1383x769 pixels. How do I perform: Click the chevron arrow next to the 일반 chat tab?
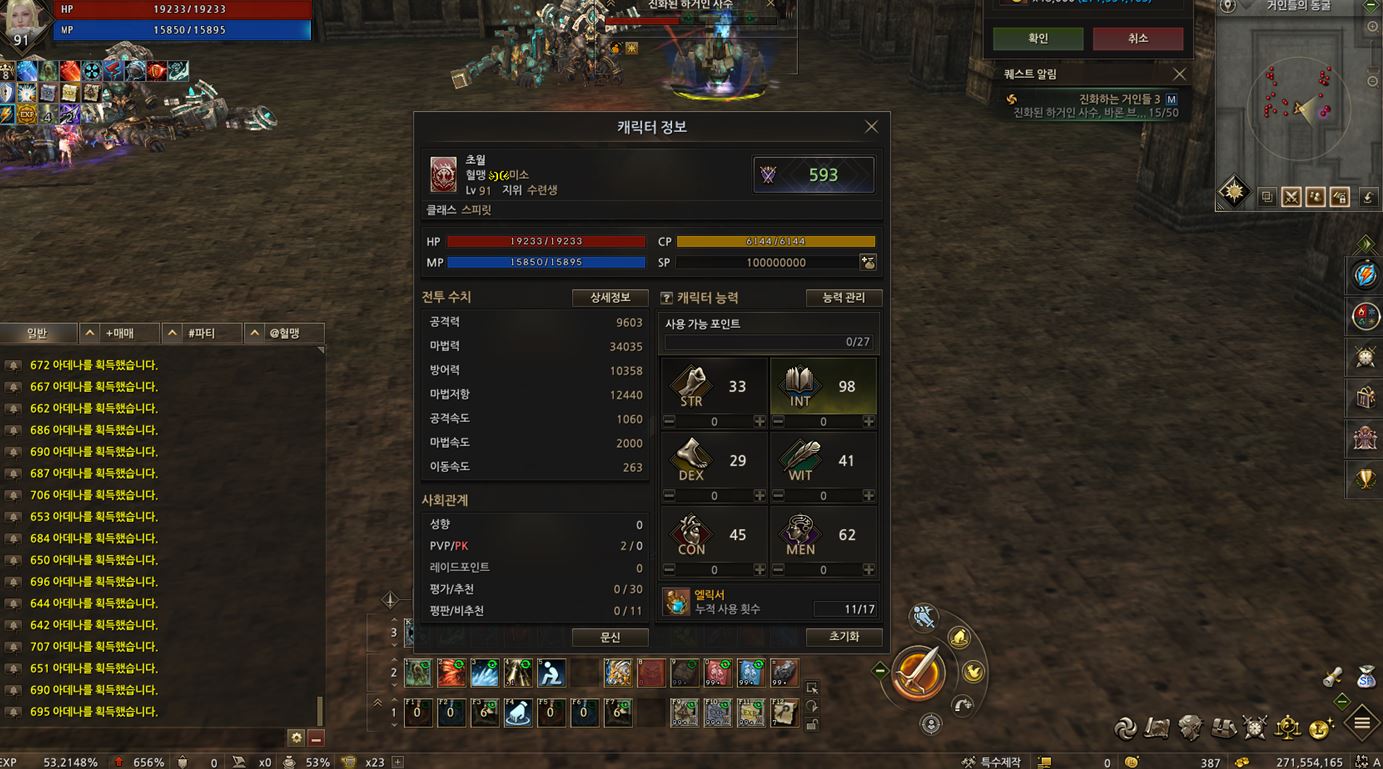click(x=90, y=331)
